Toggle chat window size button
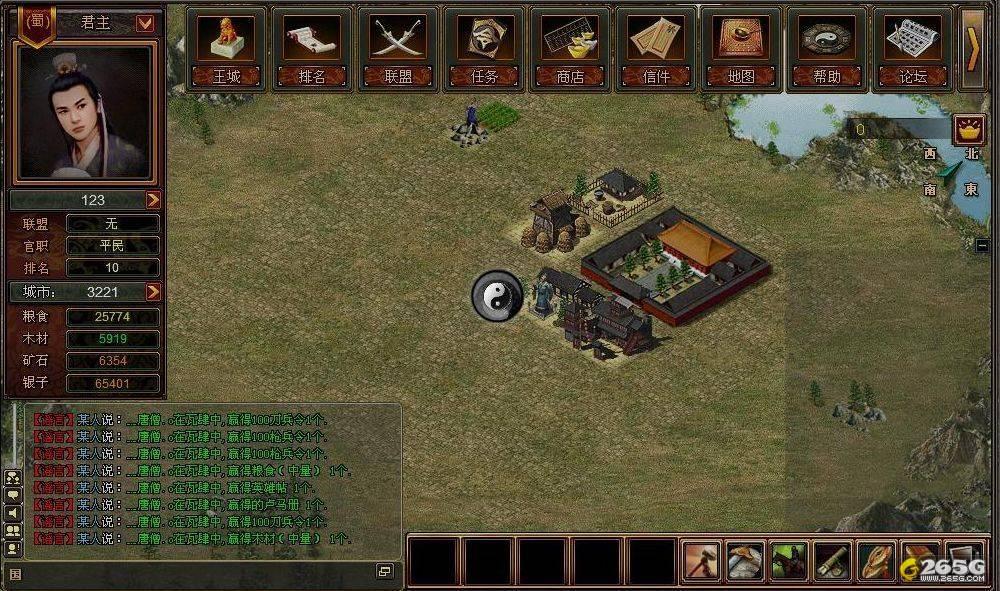The image size is (1000, 591). click(x=384, y=571)
